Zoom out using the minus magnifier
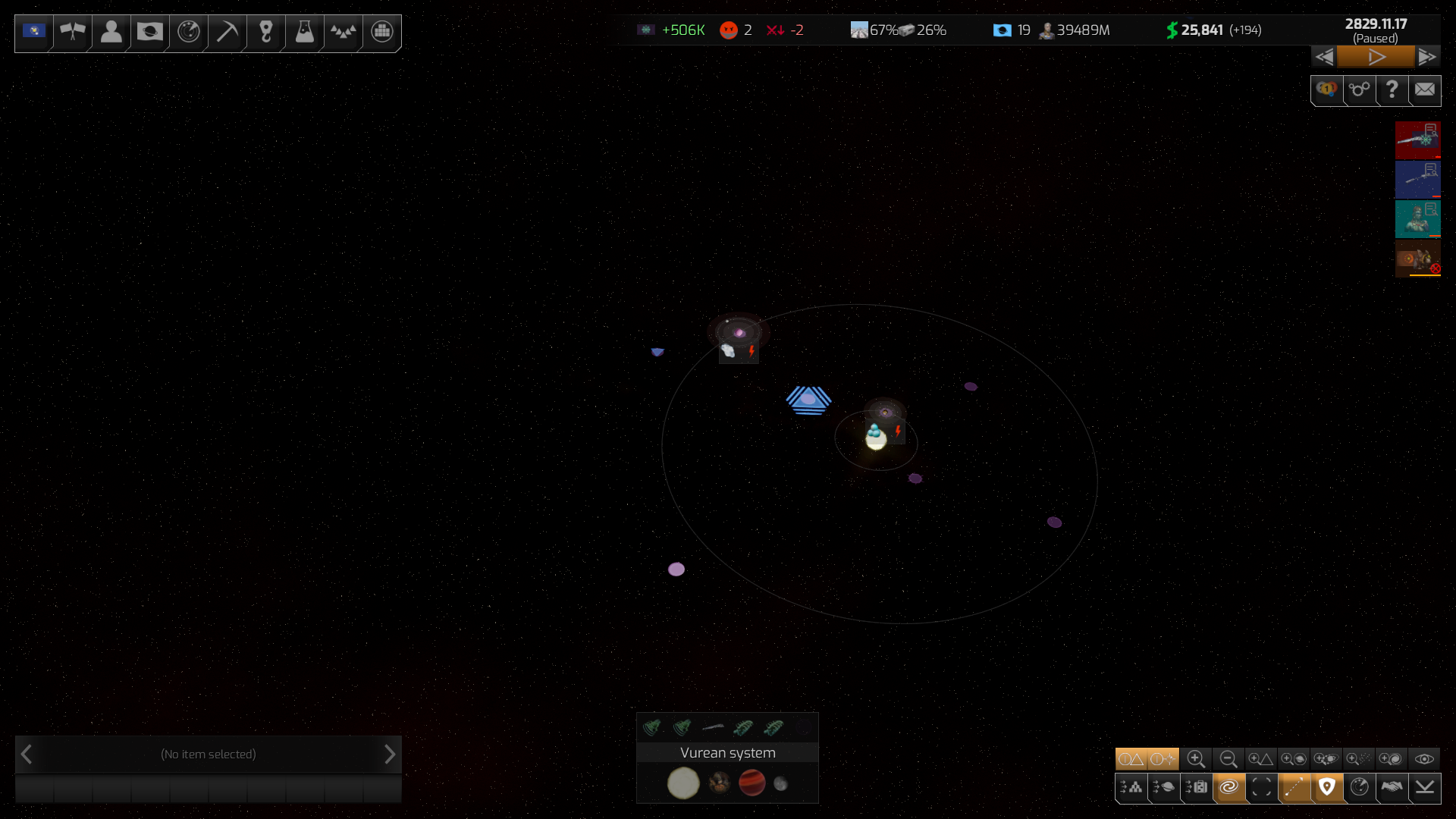Viewport: 1456px width, 819px height. click(x=1228, y=759)
